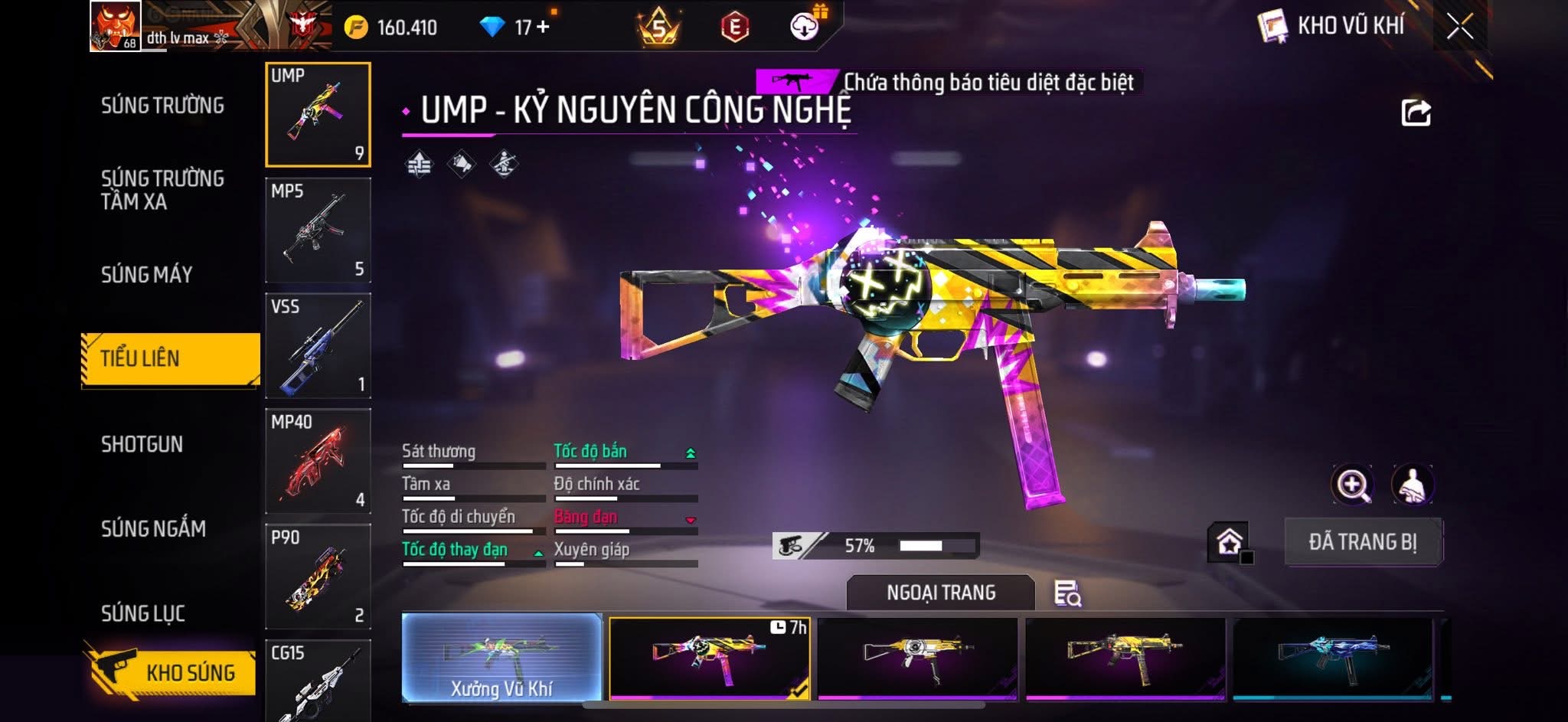Open the Xưởng Vũ Khí workshop
This screenshot has width=1568, height=722.
501,658
